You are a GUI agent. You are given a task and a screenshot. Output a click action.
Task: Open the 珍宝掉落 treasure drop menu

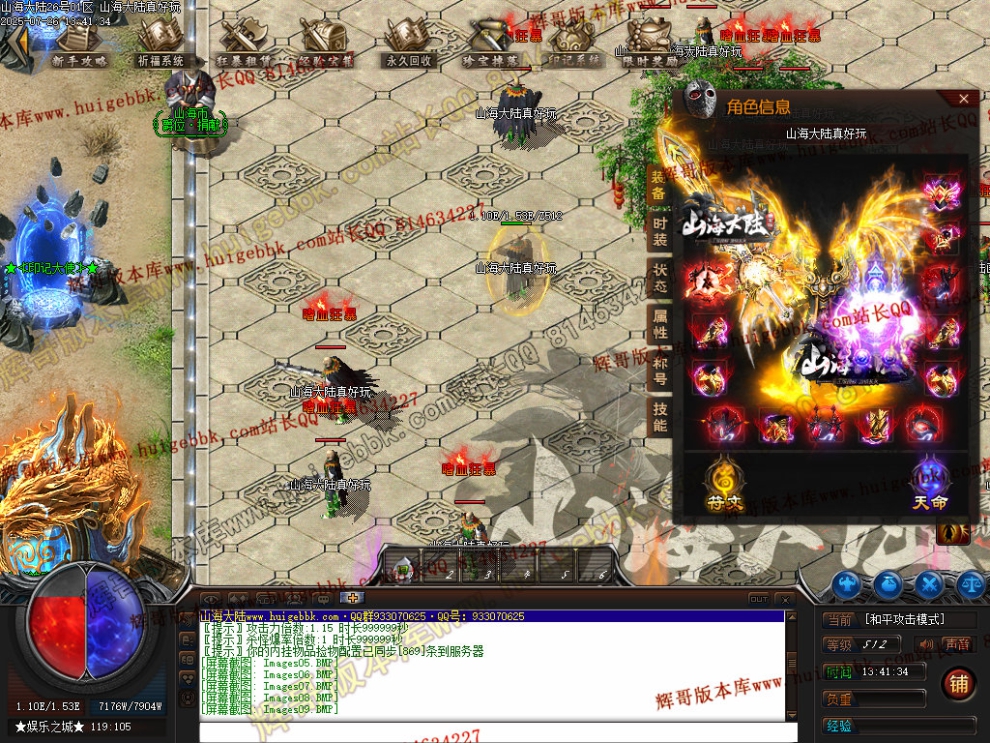[491, 43]
